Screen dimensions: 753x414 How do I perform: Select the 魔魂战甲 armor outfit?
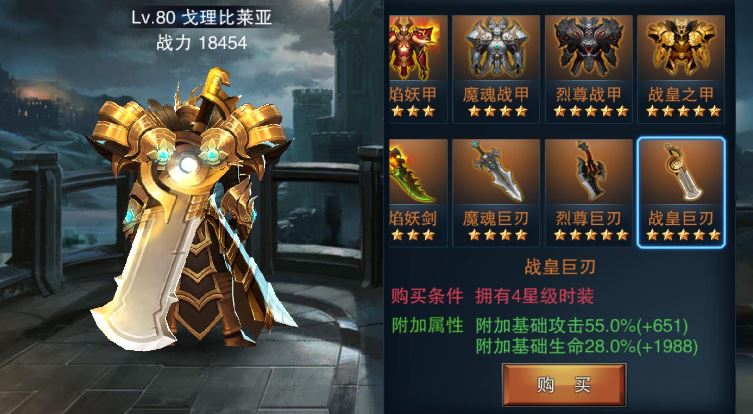[497, 66]
